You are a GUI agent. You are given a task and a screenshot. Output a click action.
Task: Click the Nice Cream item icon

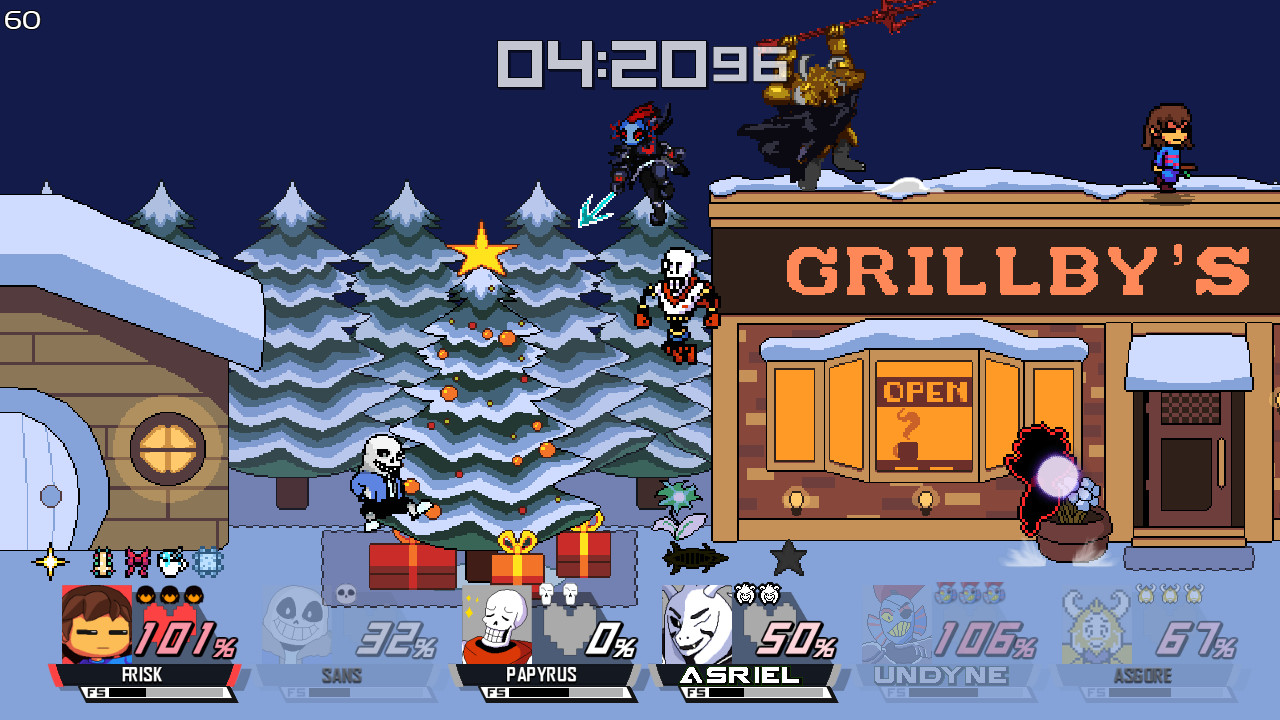(x=172, y=562)
